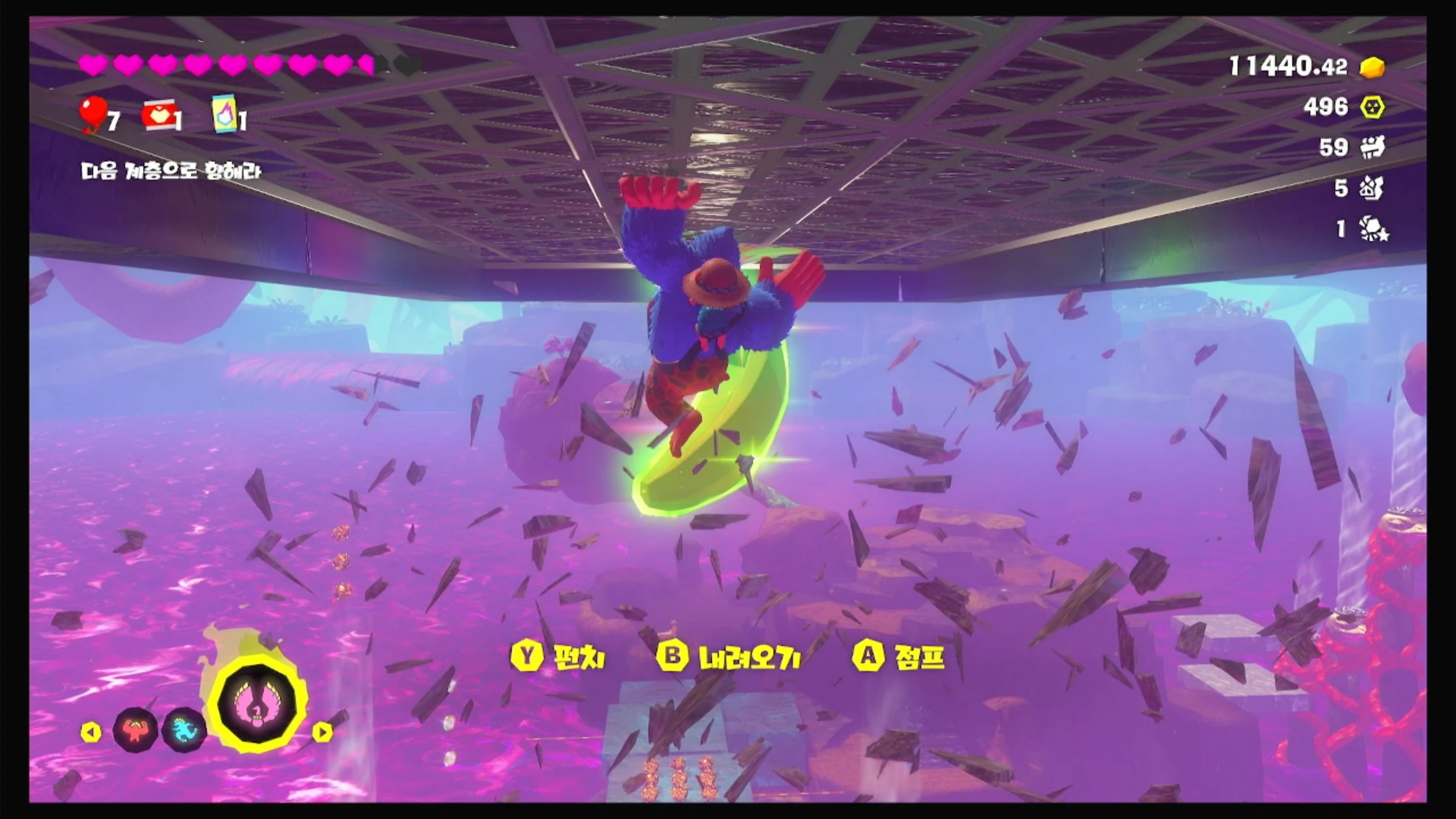Click the gold nugget currency icon
The width and height of the screenshot is (1456, 819).
click(1372, 68)
